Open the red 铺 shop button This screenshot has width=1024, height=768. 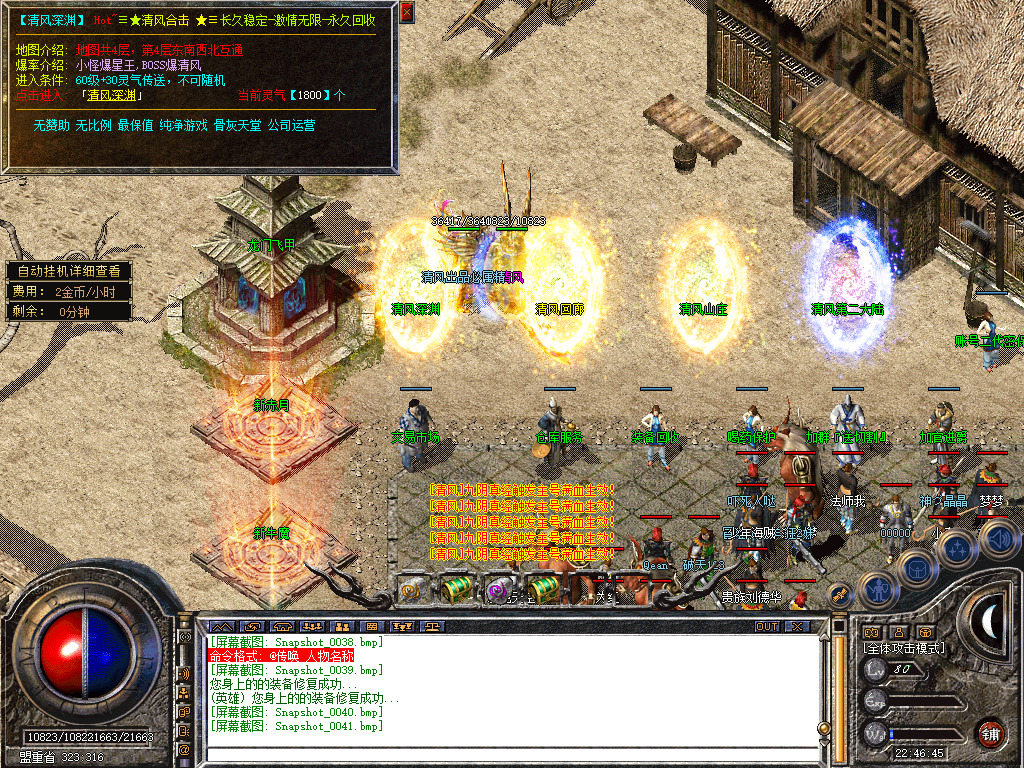990,733
